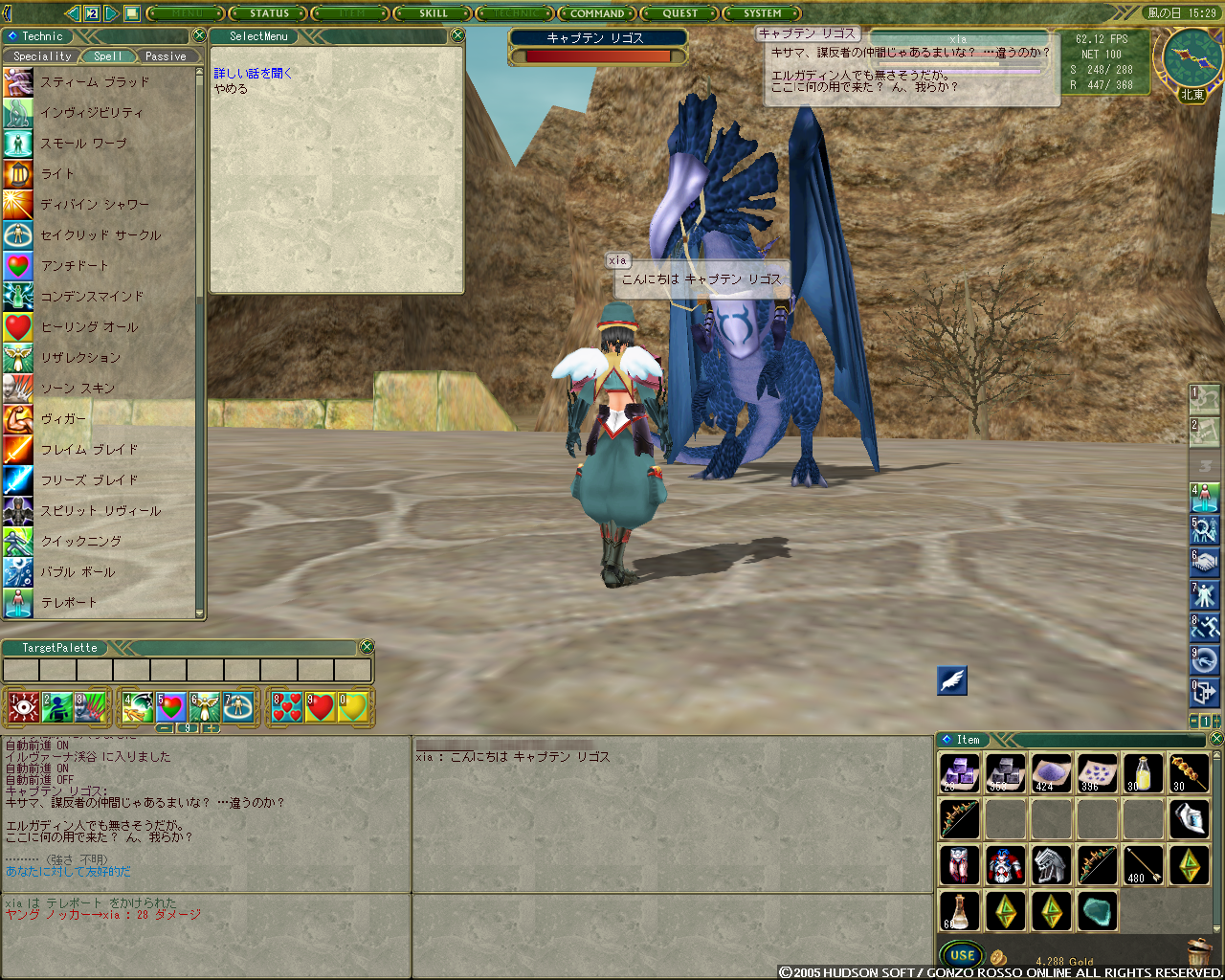Click the trash can in Item window

[x=1198, y=953]
